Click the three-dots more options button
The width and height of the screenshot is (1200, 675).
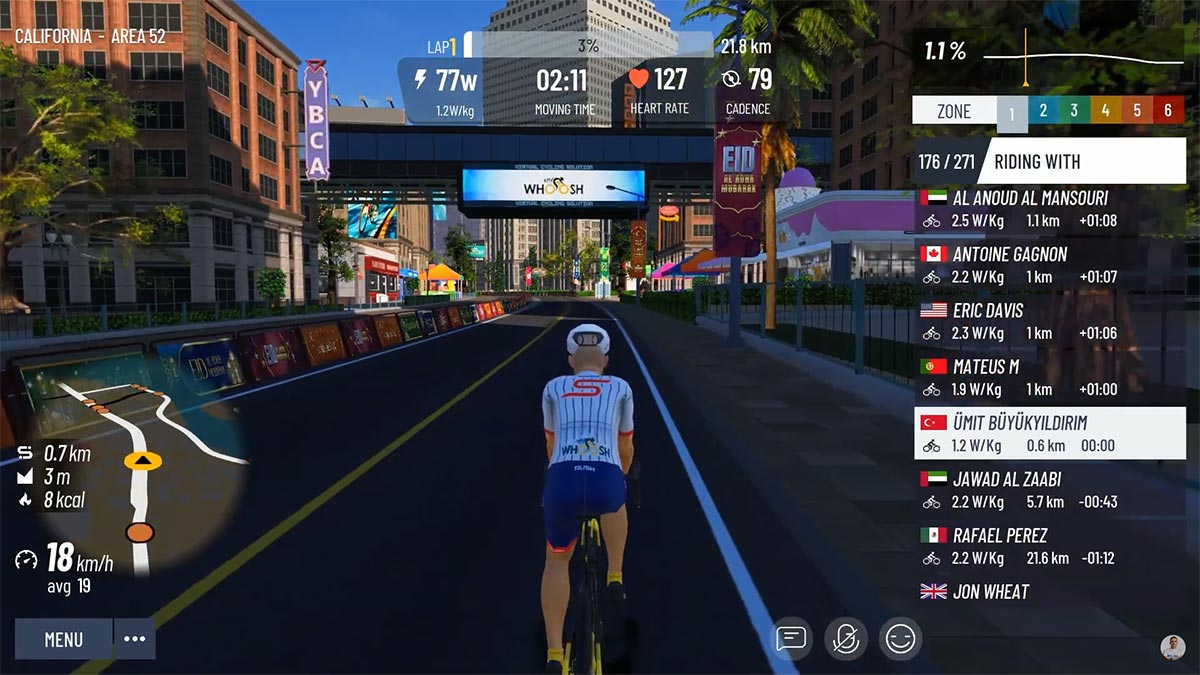135,639
